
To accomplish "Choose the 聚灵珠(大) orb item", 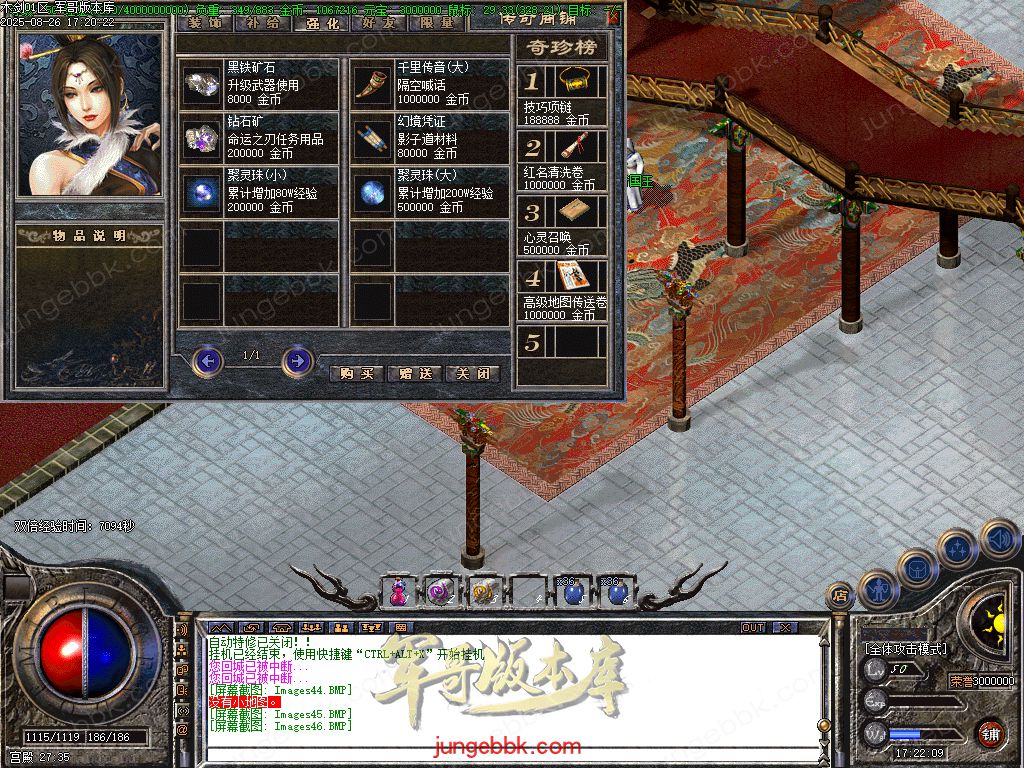I will point(372,192).
